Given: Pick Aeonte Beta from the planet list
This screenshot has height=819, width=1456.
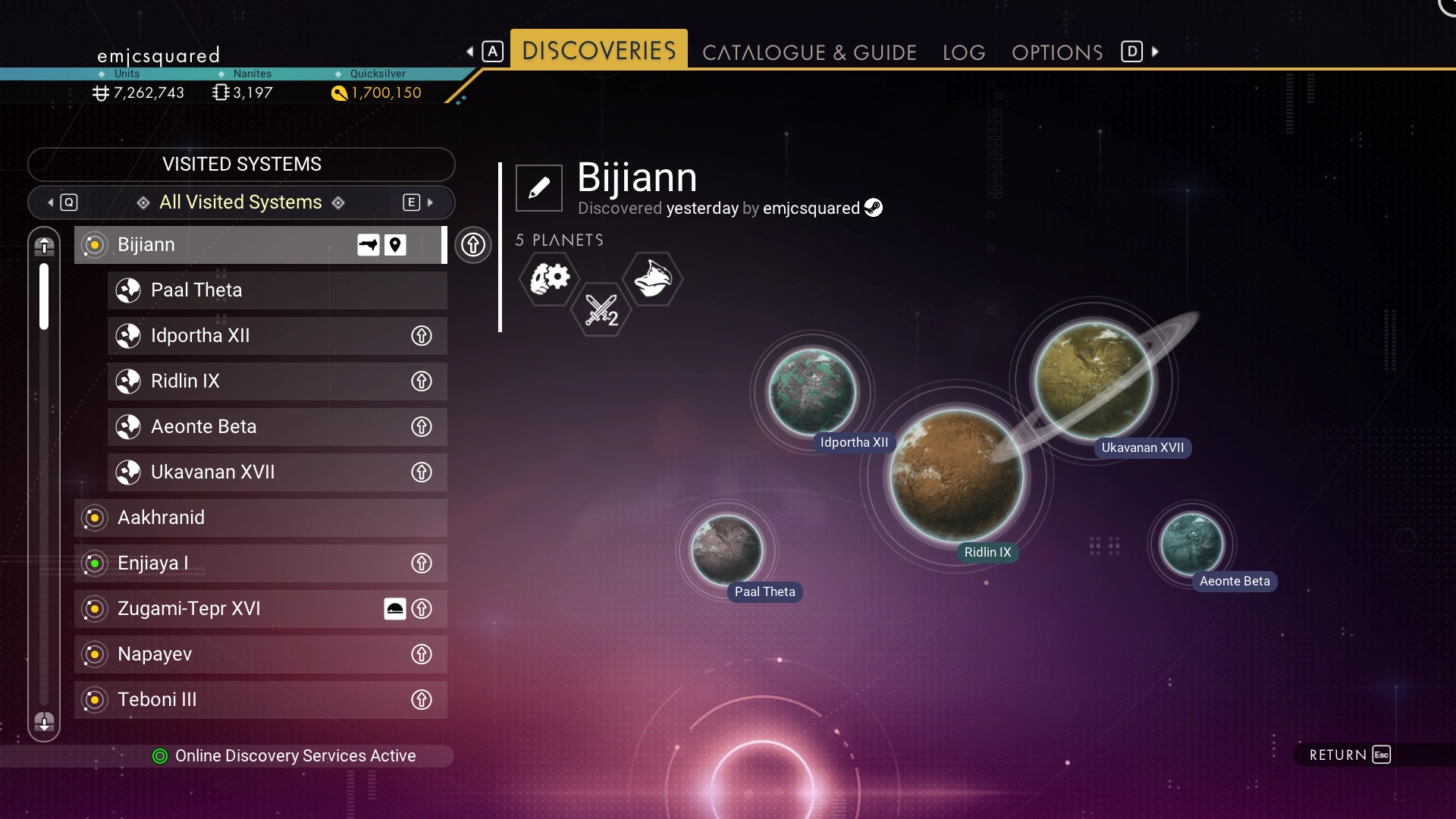Looking at the screenshot, I should [x=258, y=427].
